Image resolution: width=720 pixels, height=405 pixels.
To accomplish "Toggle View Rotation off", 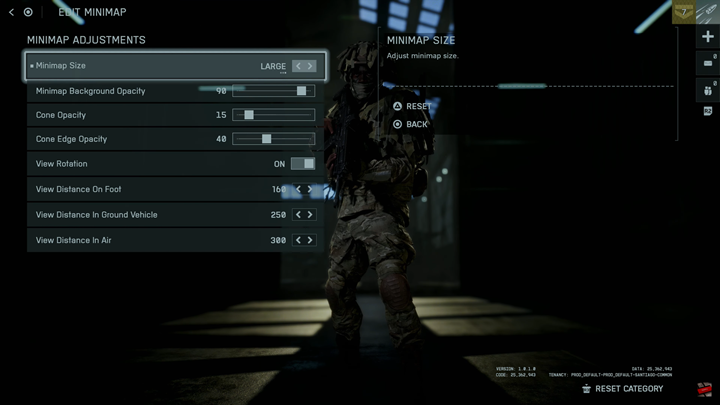I will pyautogui.click(x=302, y=164).
